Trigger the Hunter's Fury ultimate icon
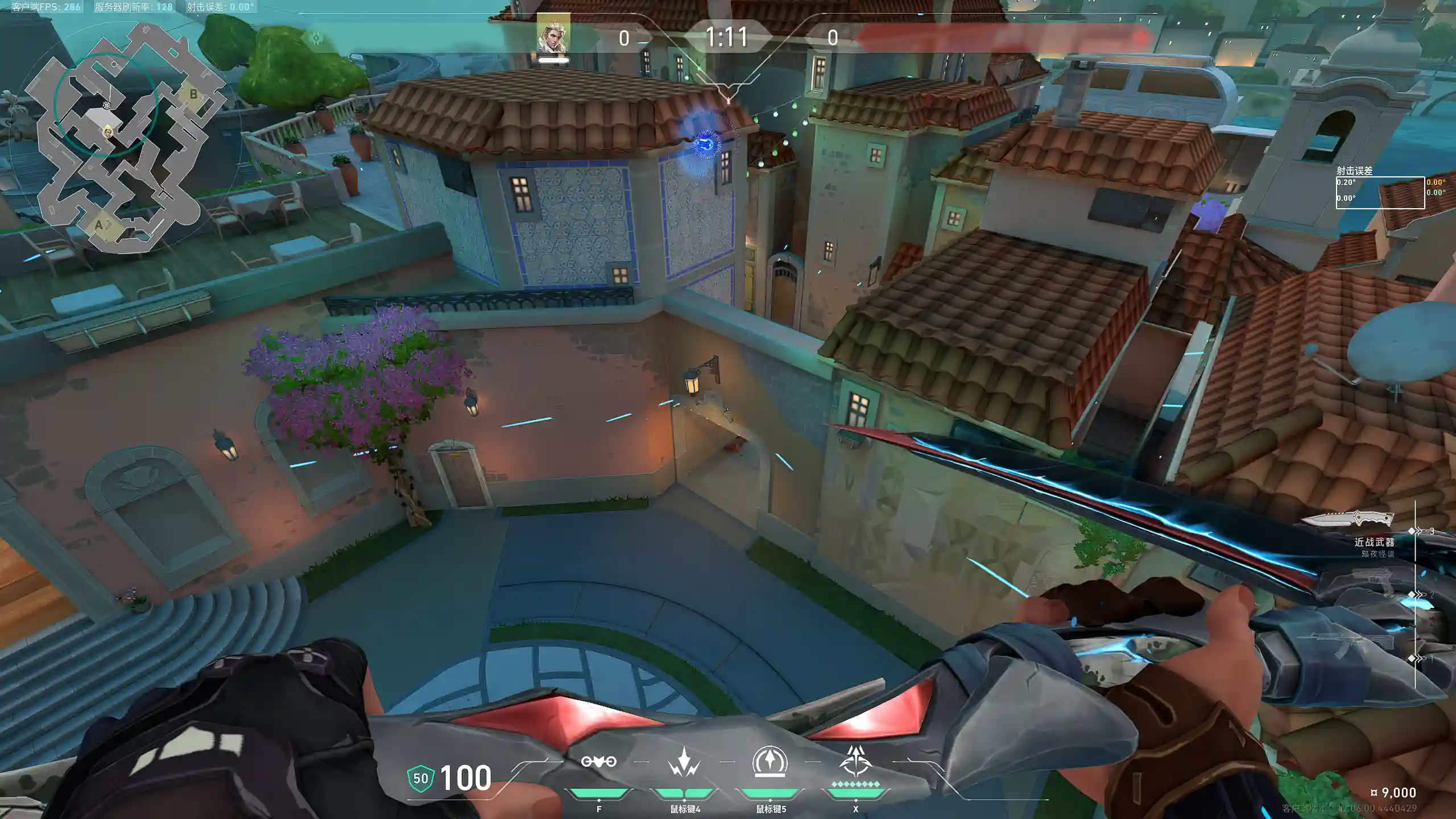Screen dimensions: 1456x819 tap(855, 761)
